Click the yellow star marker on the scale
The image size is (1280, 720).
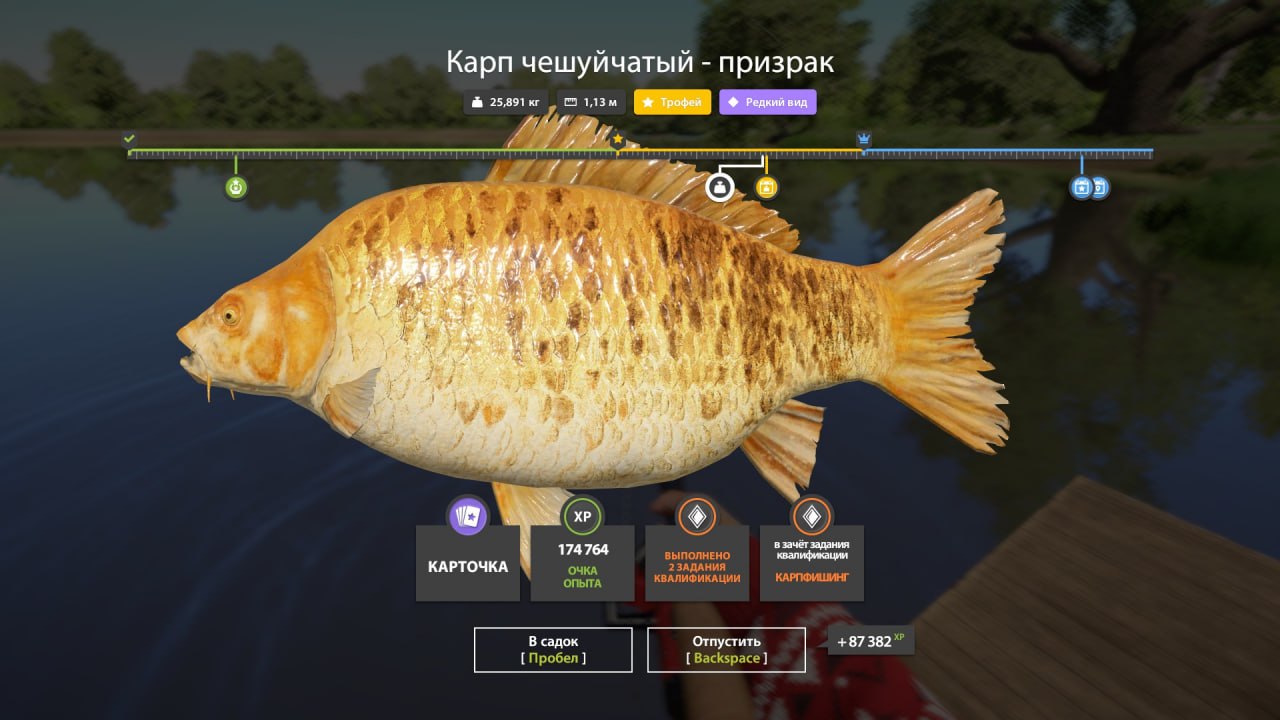click(x=617, y=140)
